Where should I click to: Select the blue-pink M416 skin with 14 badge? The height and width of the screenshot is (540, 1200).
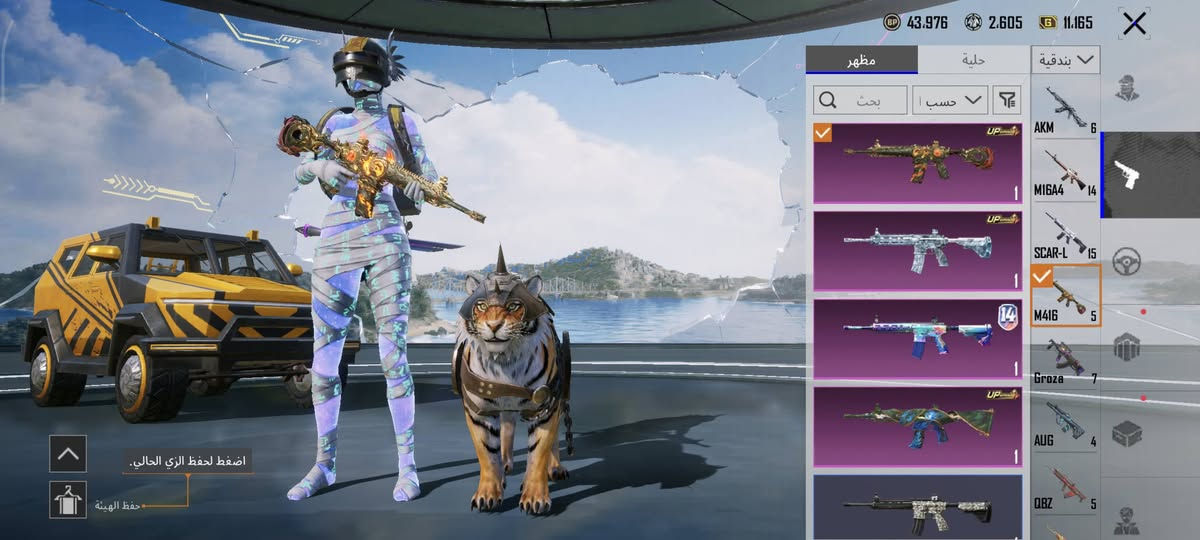click(x=918, y=338)
